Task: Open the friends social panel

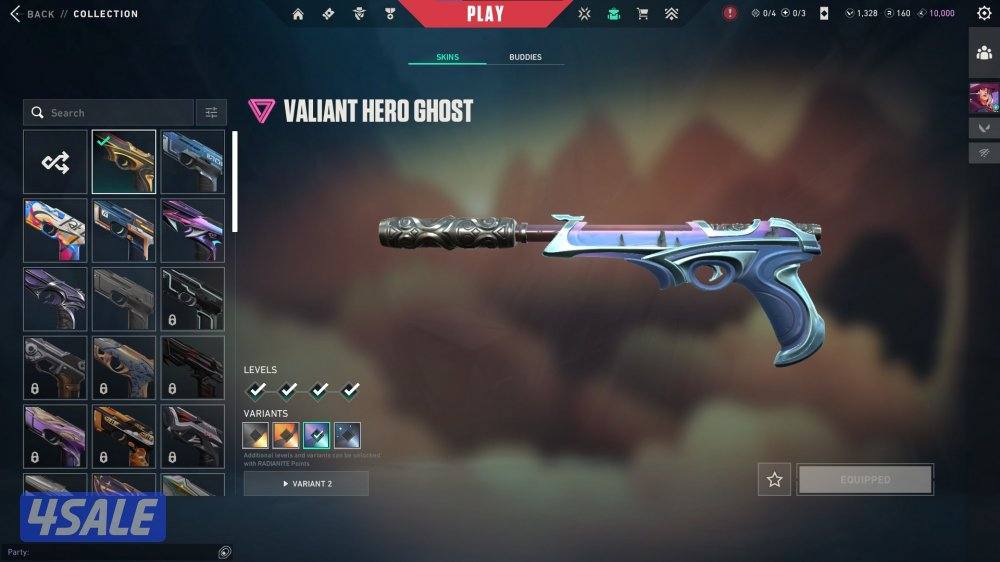Action: tap(984, 53)
